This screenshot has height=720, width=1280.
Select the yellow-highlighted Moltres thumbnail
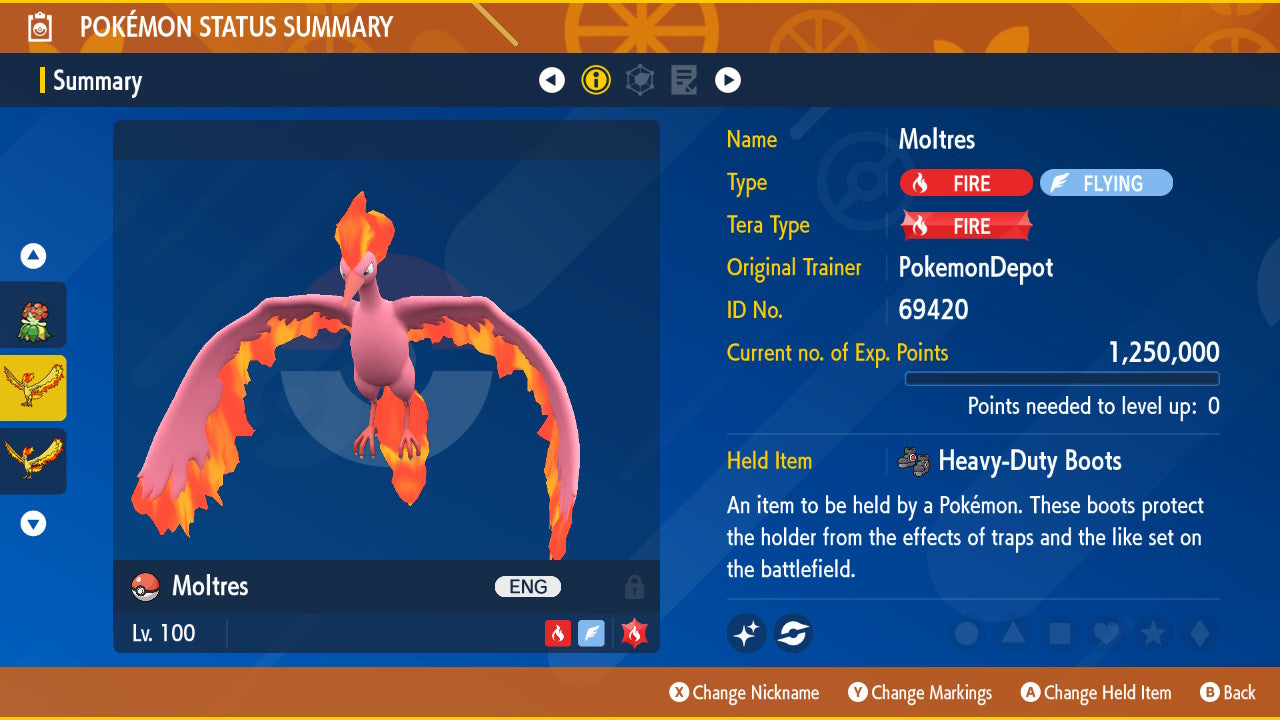pos(33,388)
